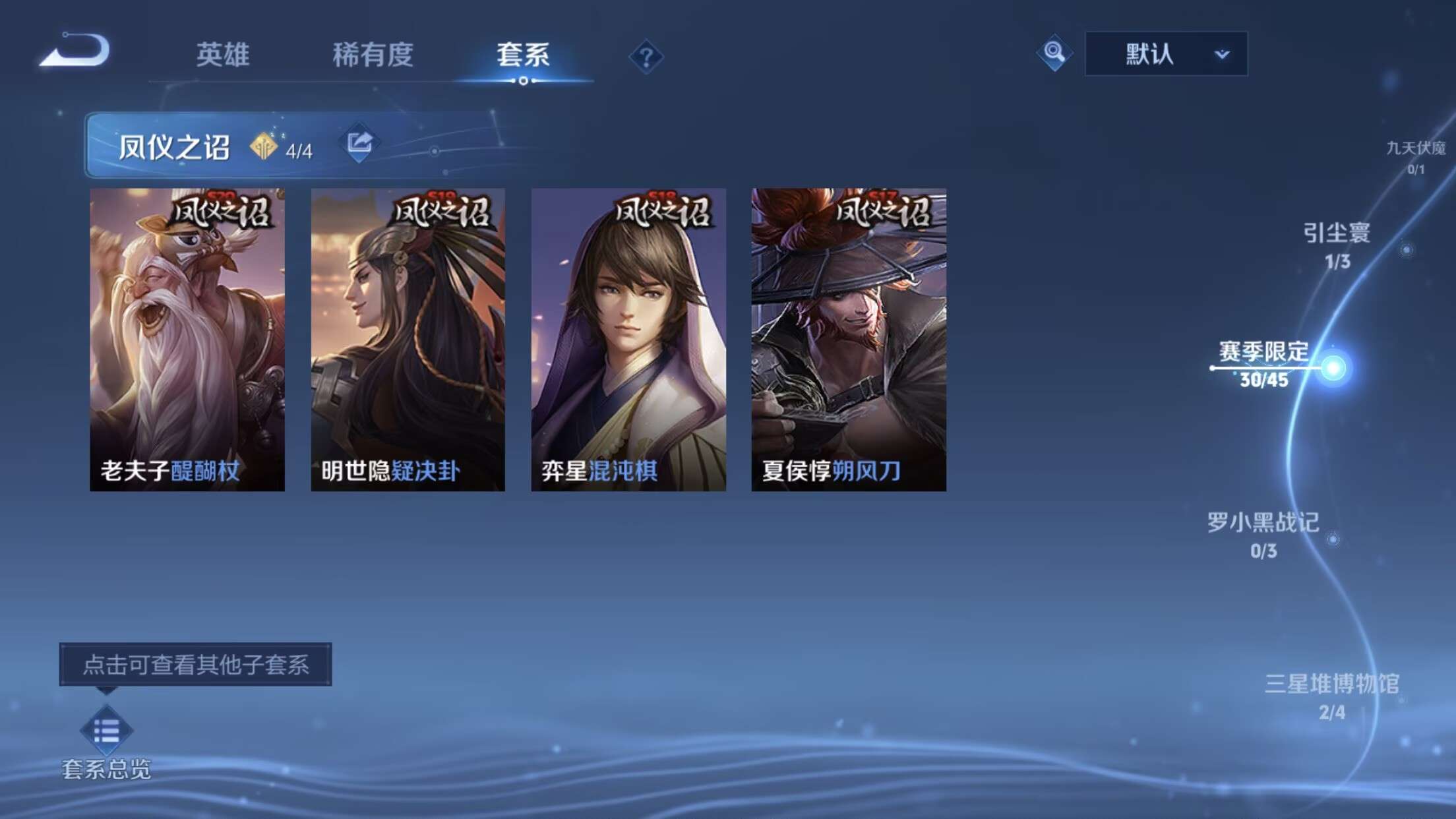The image size is (1456, 819).
Task: Open the search function with magnifier icon
Action: pos(1053,55)
